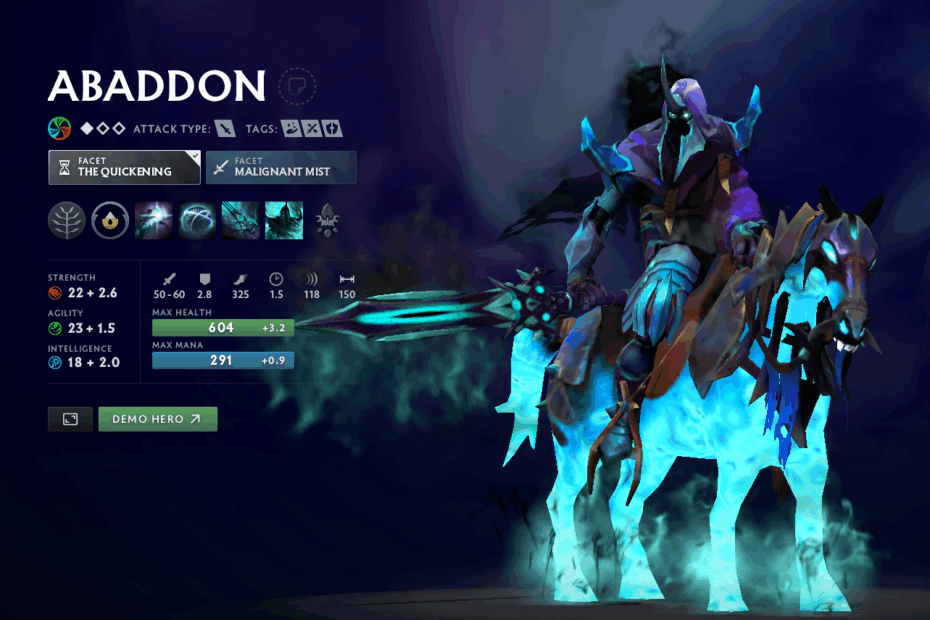The height and width of the screenshot is (620, 930).
Task: Choose the Malignant Mist facet
Action: (281, 167)
